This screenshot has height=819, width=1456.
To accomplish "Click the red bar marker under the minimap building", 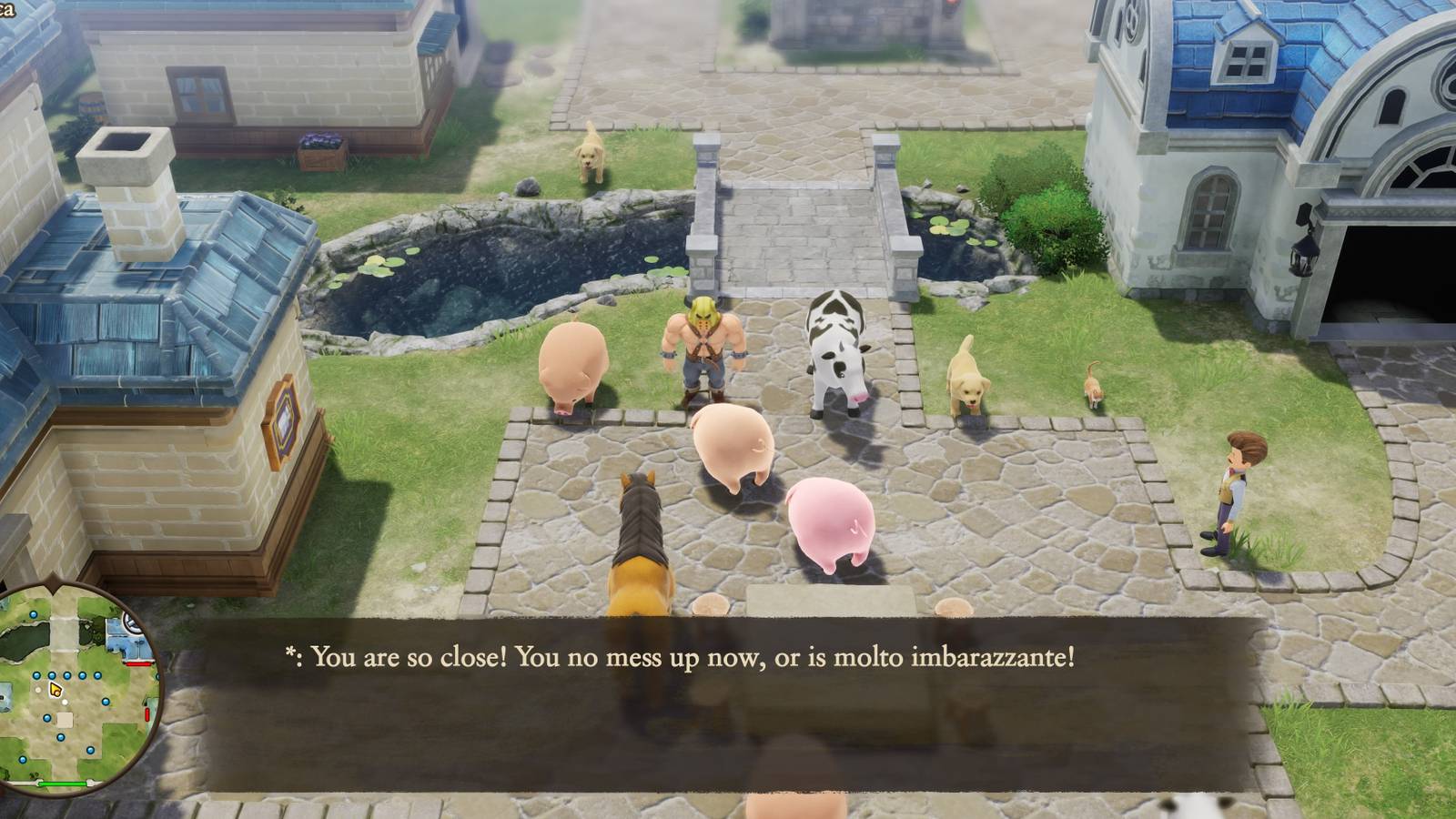I will click(138, 663).
